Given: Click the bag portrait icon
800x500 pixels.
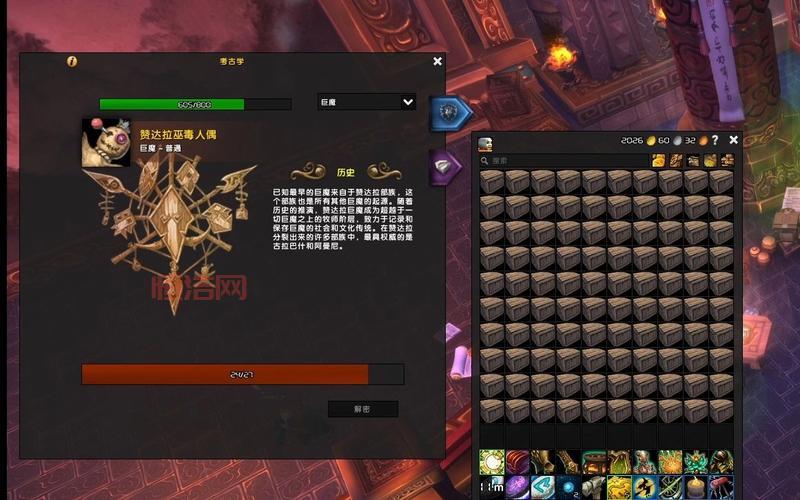Looking at the screenshot, I should (x=486, y=144).
